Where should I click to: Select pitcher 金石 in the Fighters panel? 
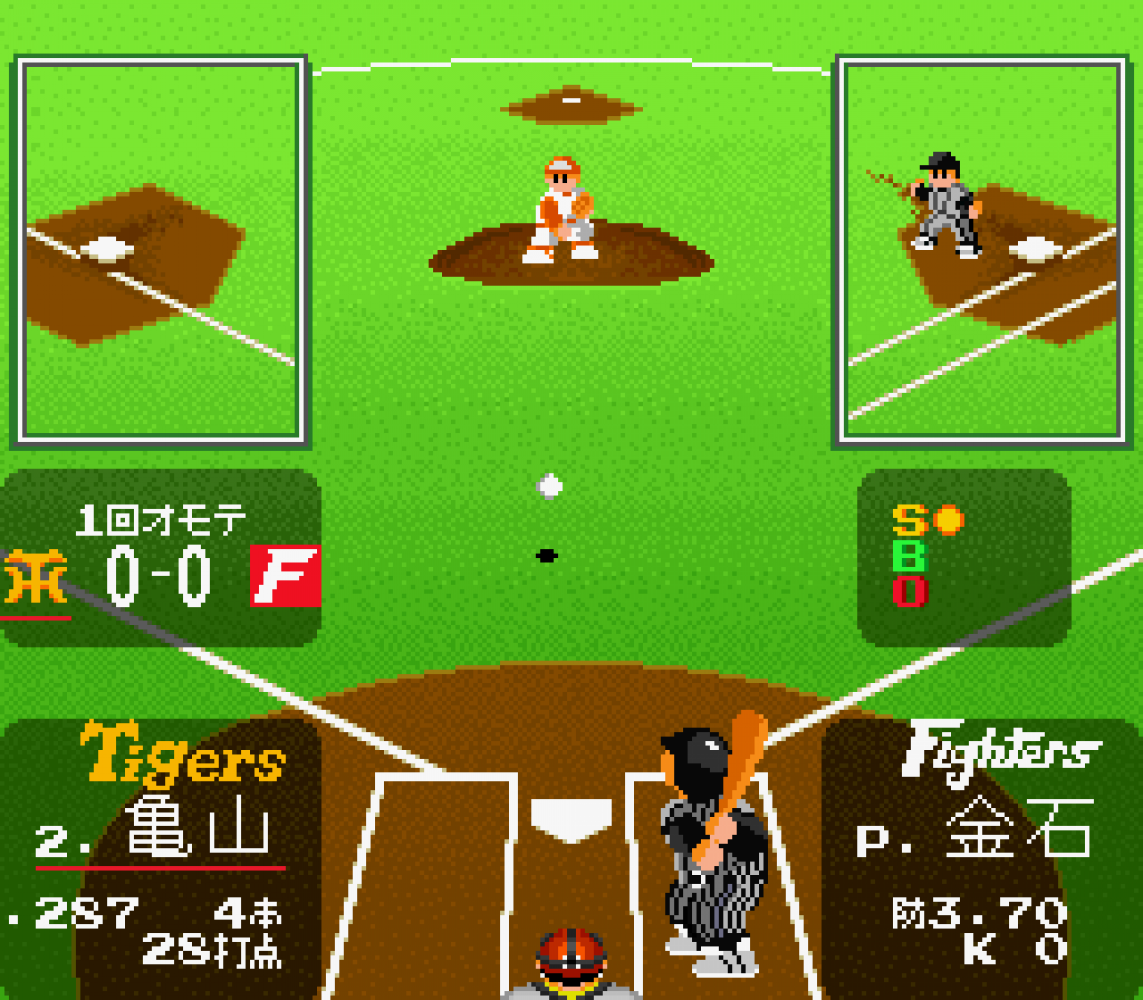pos(1017,829)
